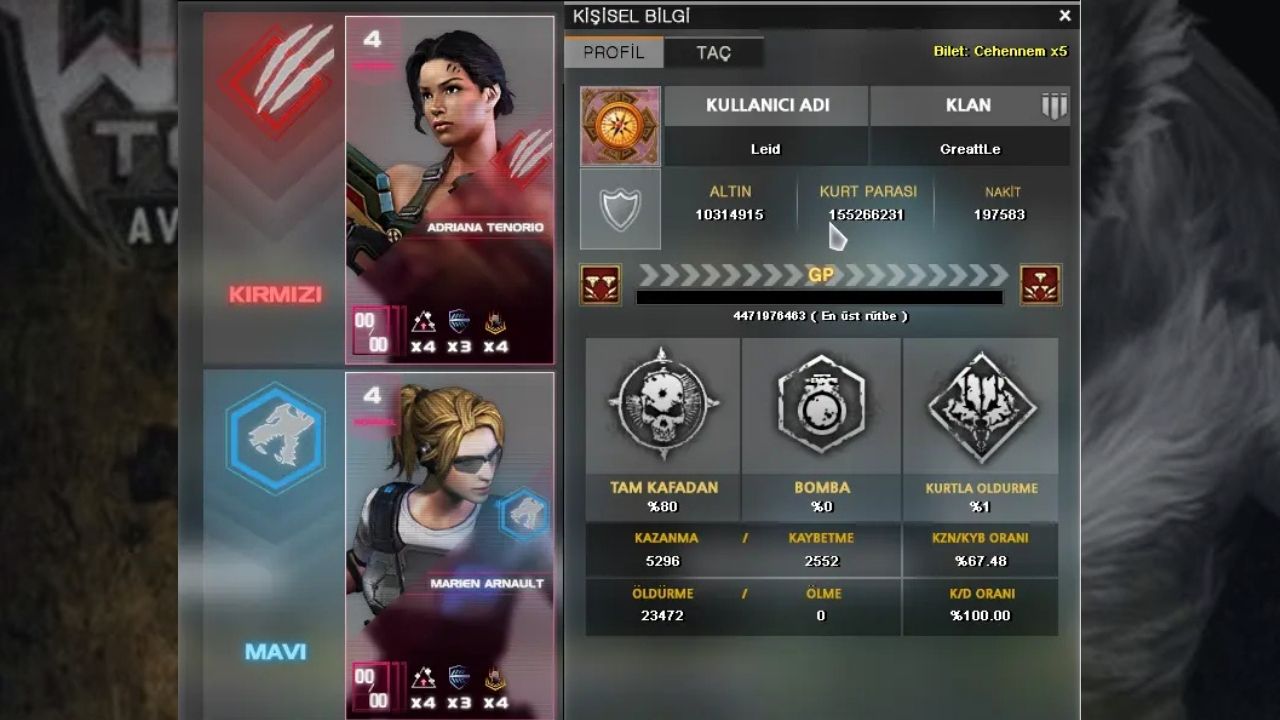Click the shield emblem slot

coord(620,208)
